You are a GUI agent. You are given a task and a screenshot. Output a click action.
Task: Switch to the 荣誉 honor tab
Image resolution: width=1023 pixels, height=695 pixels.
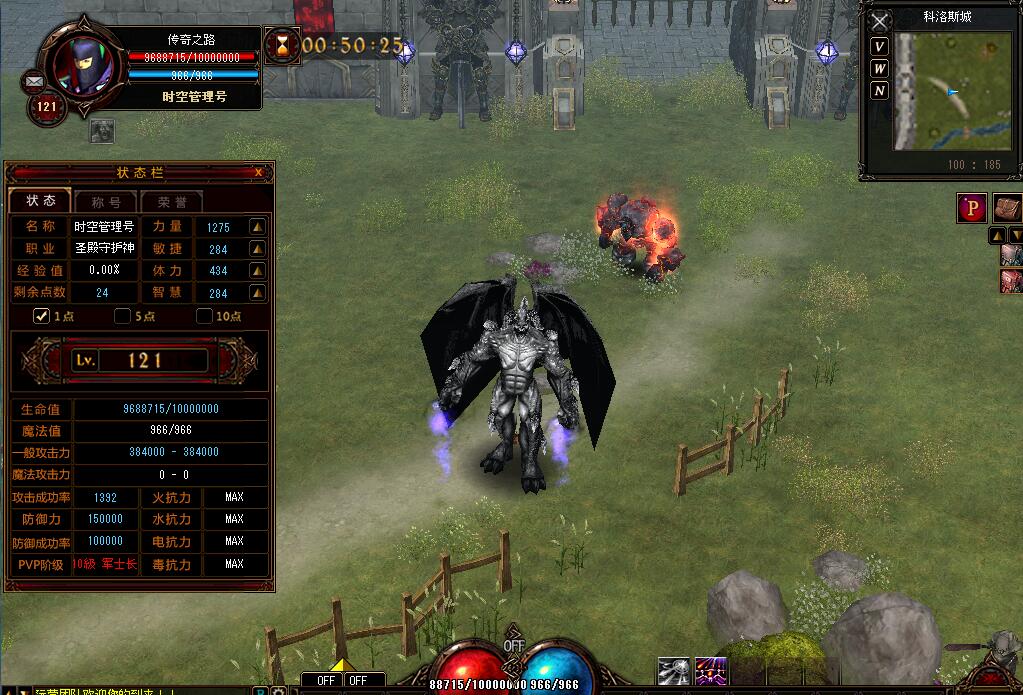click(171, 201)
